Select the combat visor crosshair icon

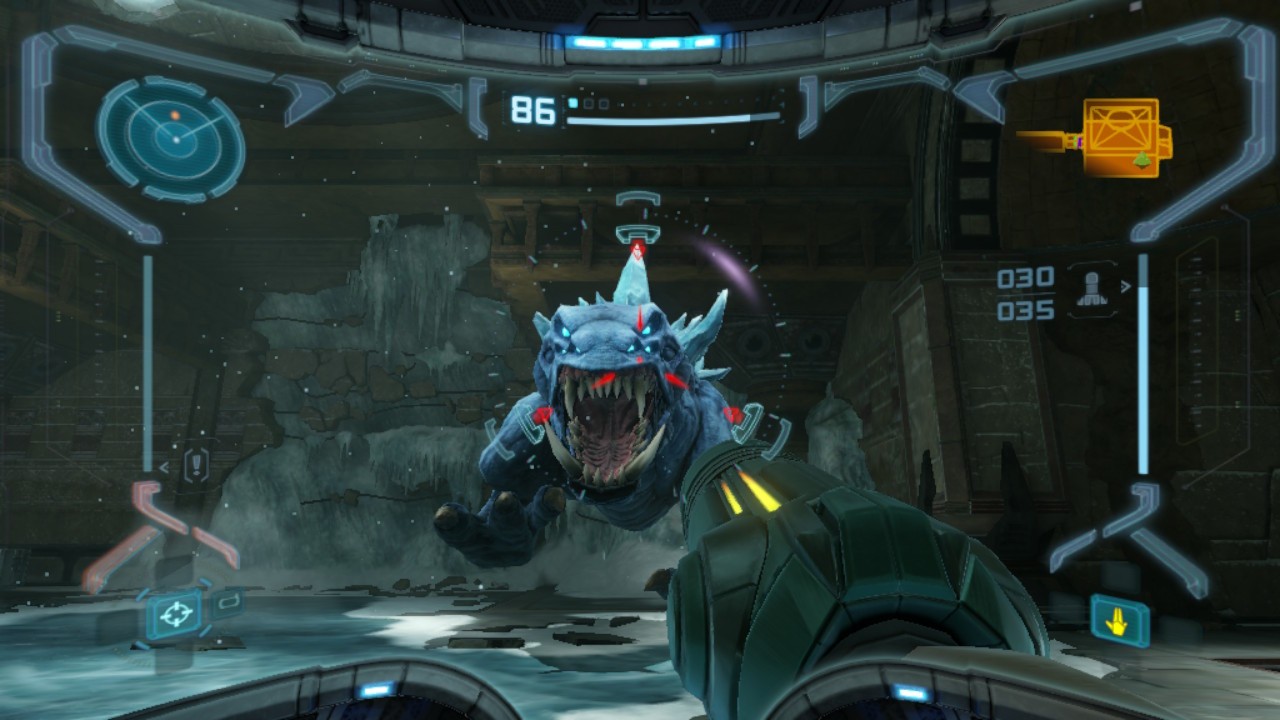[174, 614]
